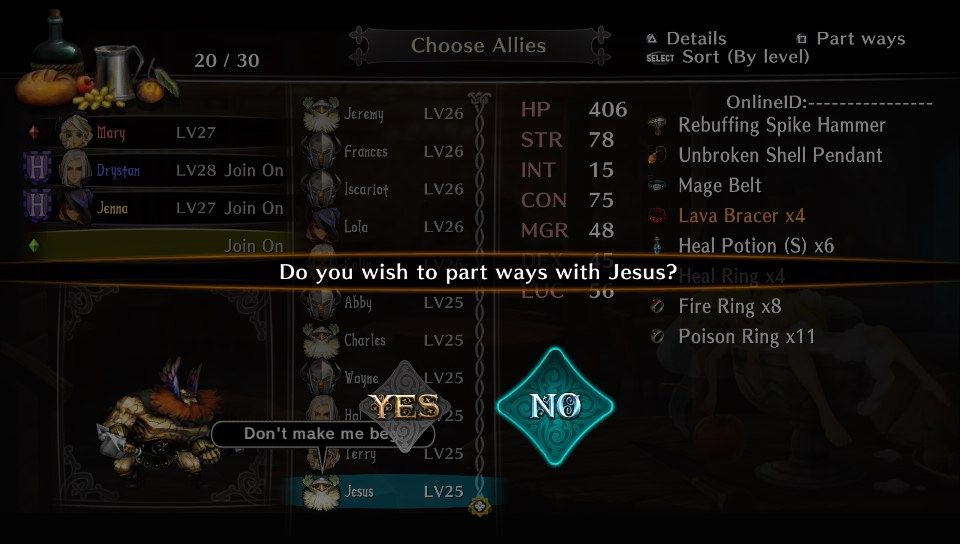Confirm parting ways with YES
Screen dimensions: 960x544
point(405,405)
